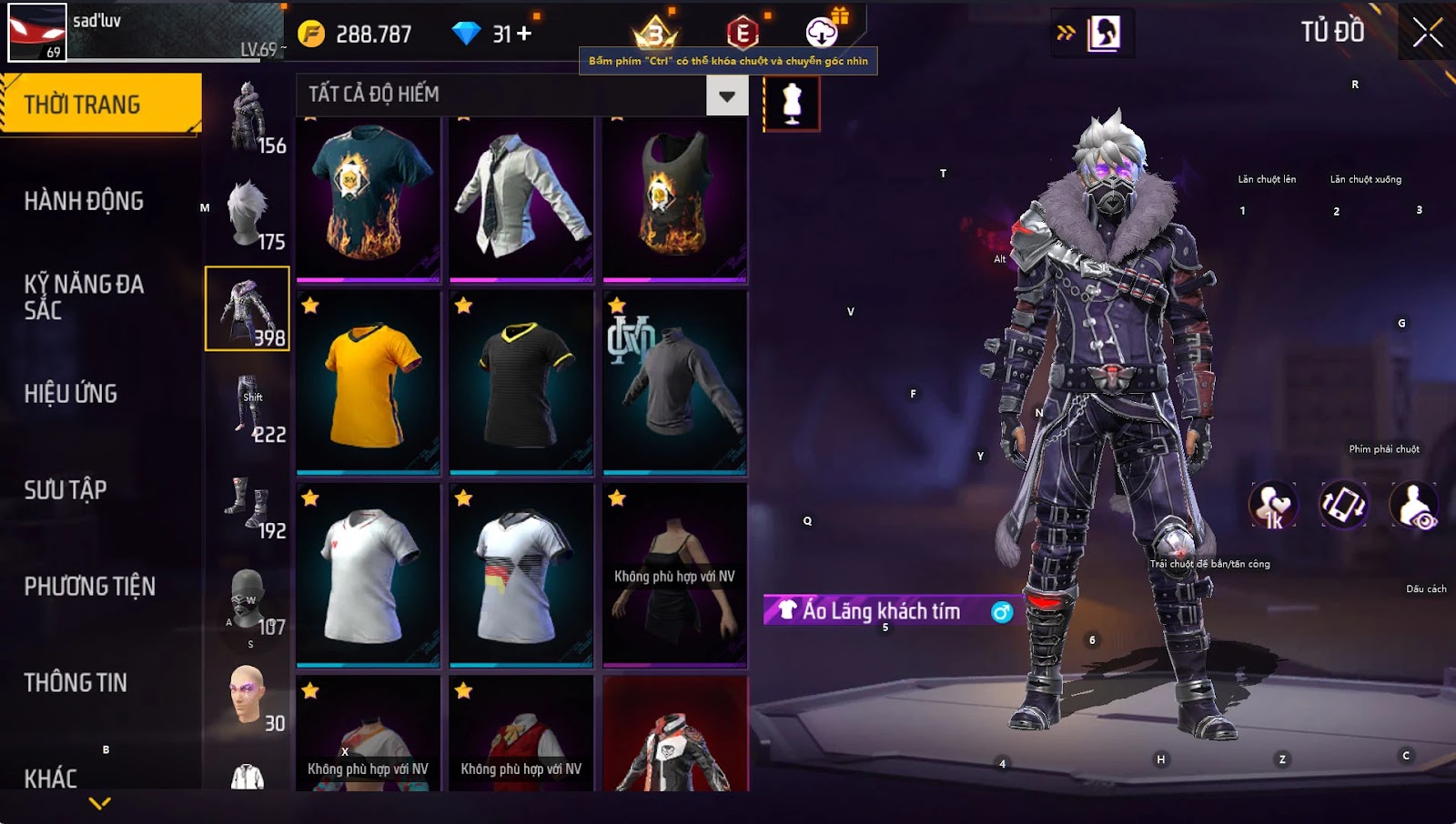Choose the white shirt with tie
The height and width of the screenshot is (824, 1456).
tap(521, 198)
